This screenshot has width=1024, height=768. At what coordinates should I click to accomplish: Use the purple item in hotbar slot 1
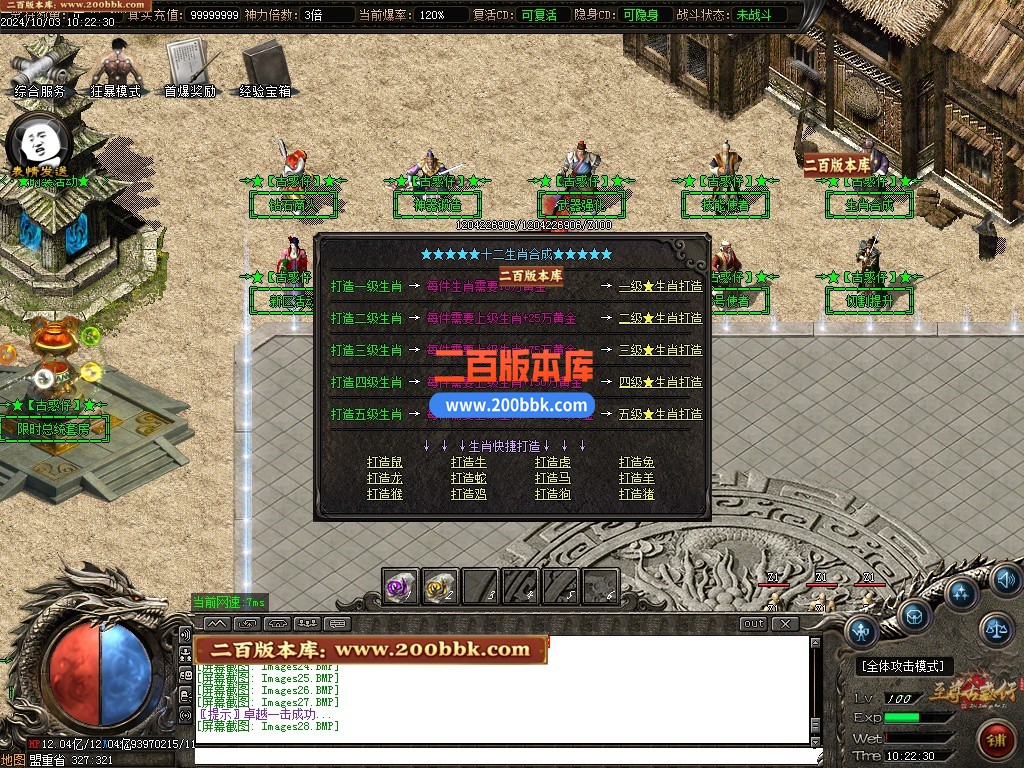pos(402,586)
